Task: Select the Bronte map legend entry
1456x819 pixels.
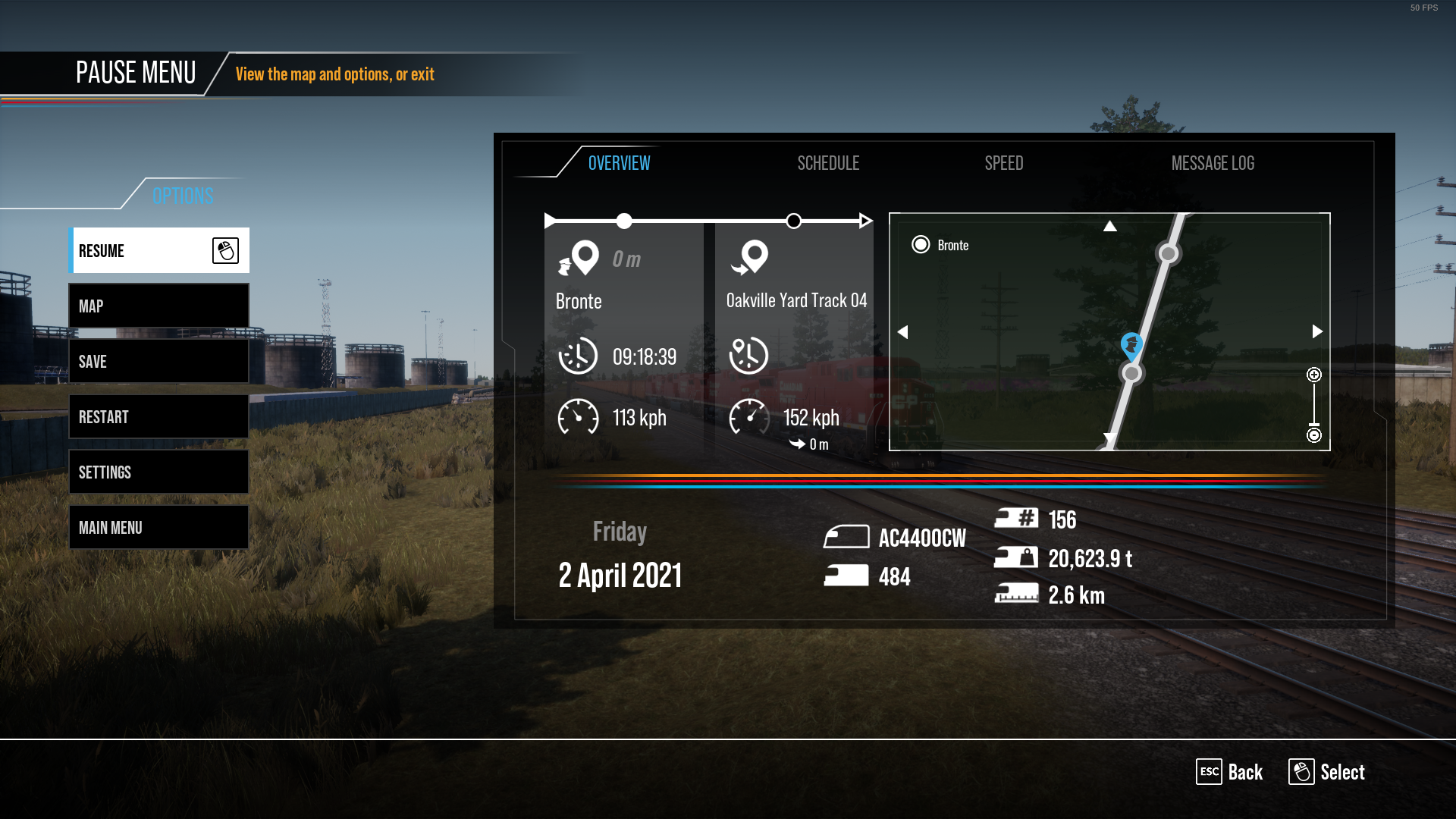Action: [940, 245]
